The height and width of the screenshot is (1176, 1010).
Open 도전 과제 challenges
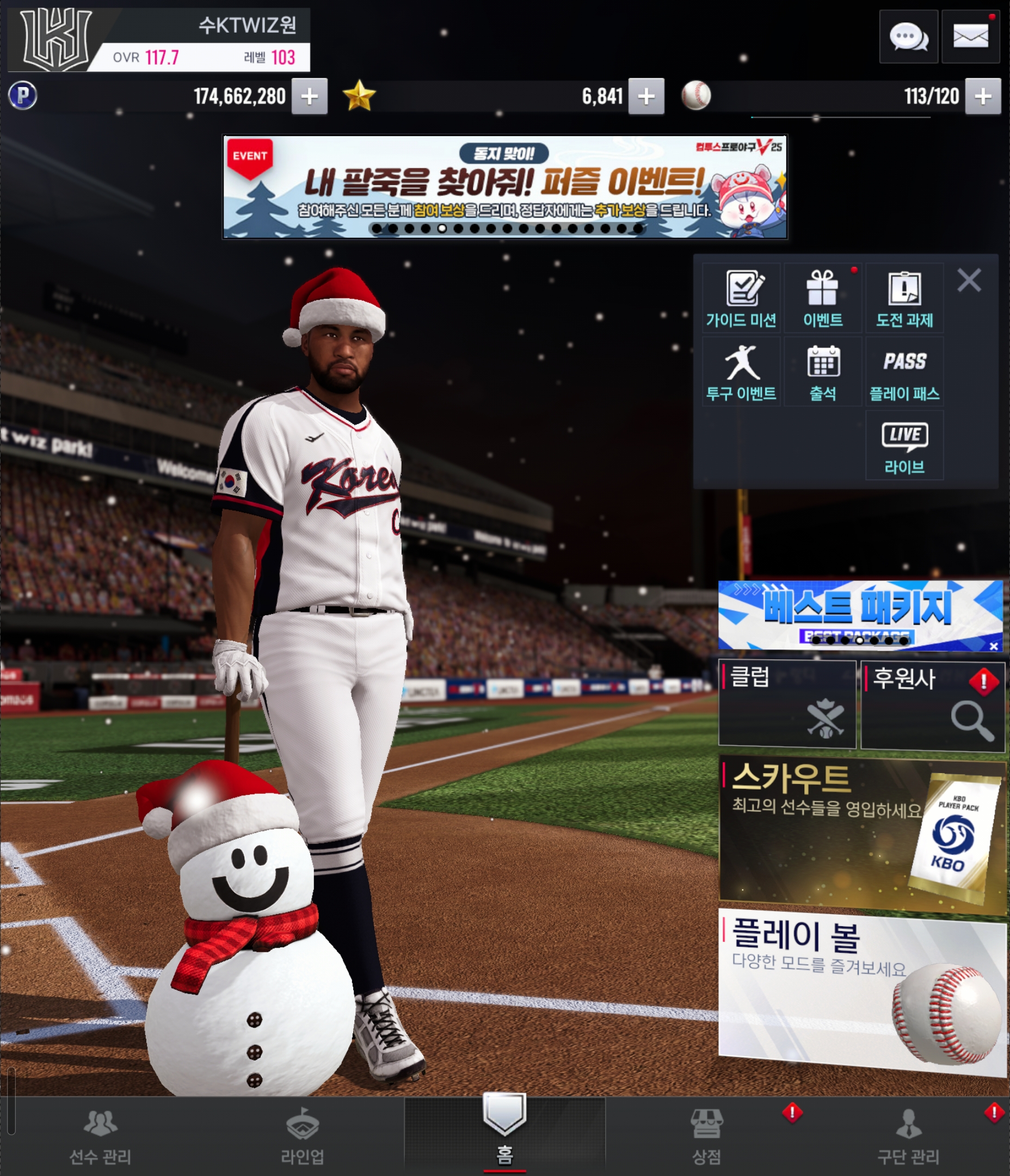[904, 298]
